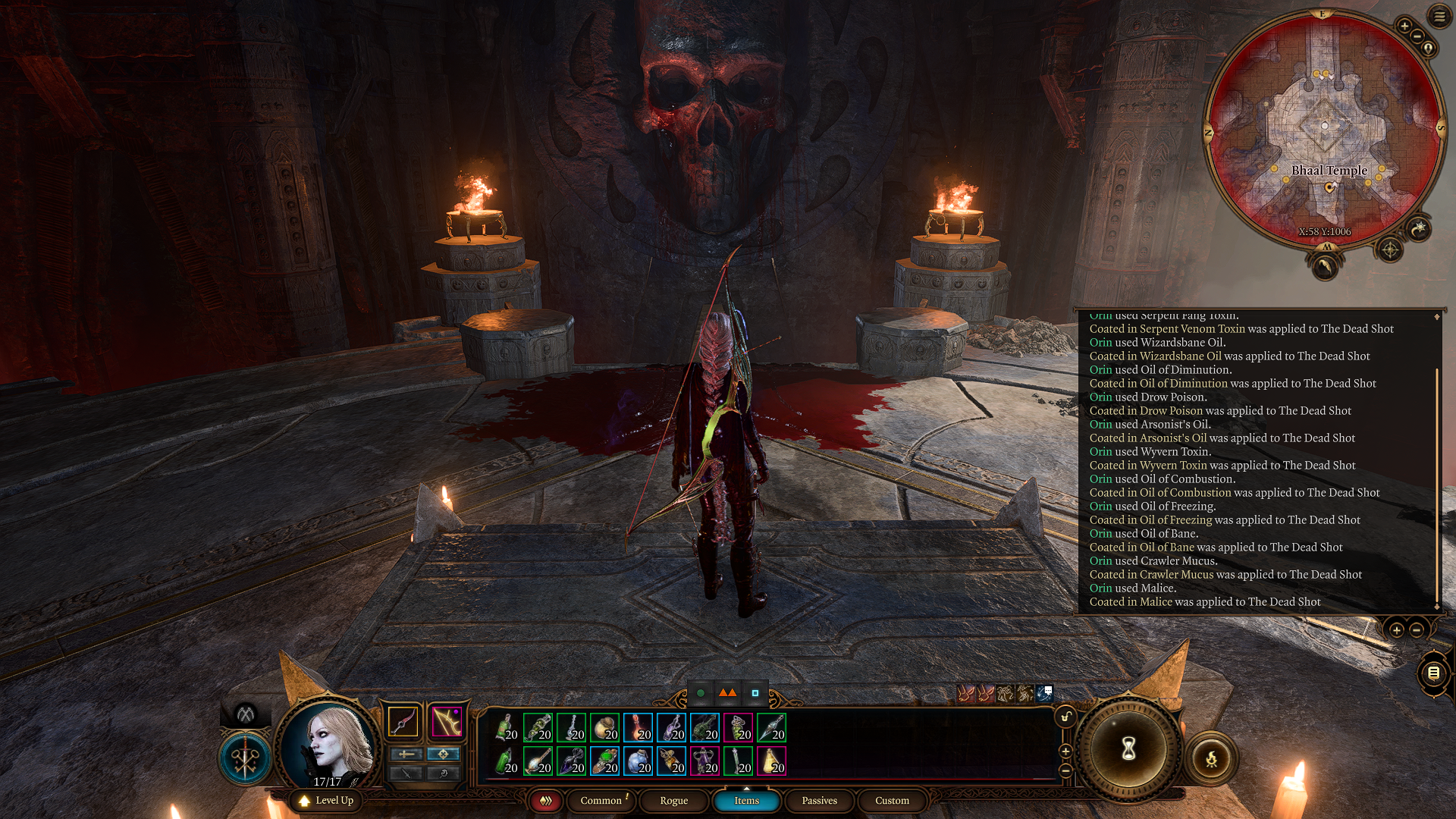
Task: Select the ranged bow weapon slot
Action: [x=447, y=721]
